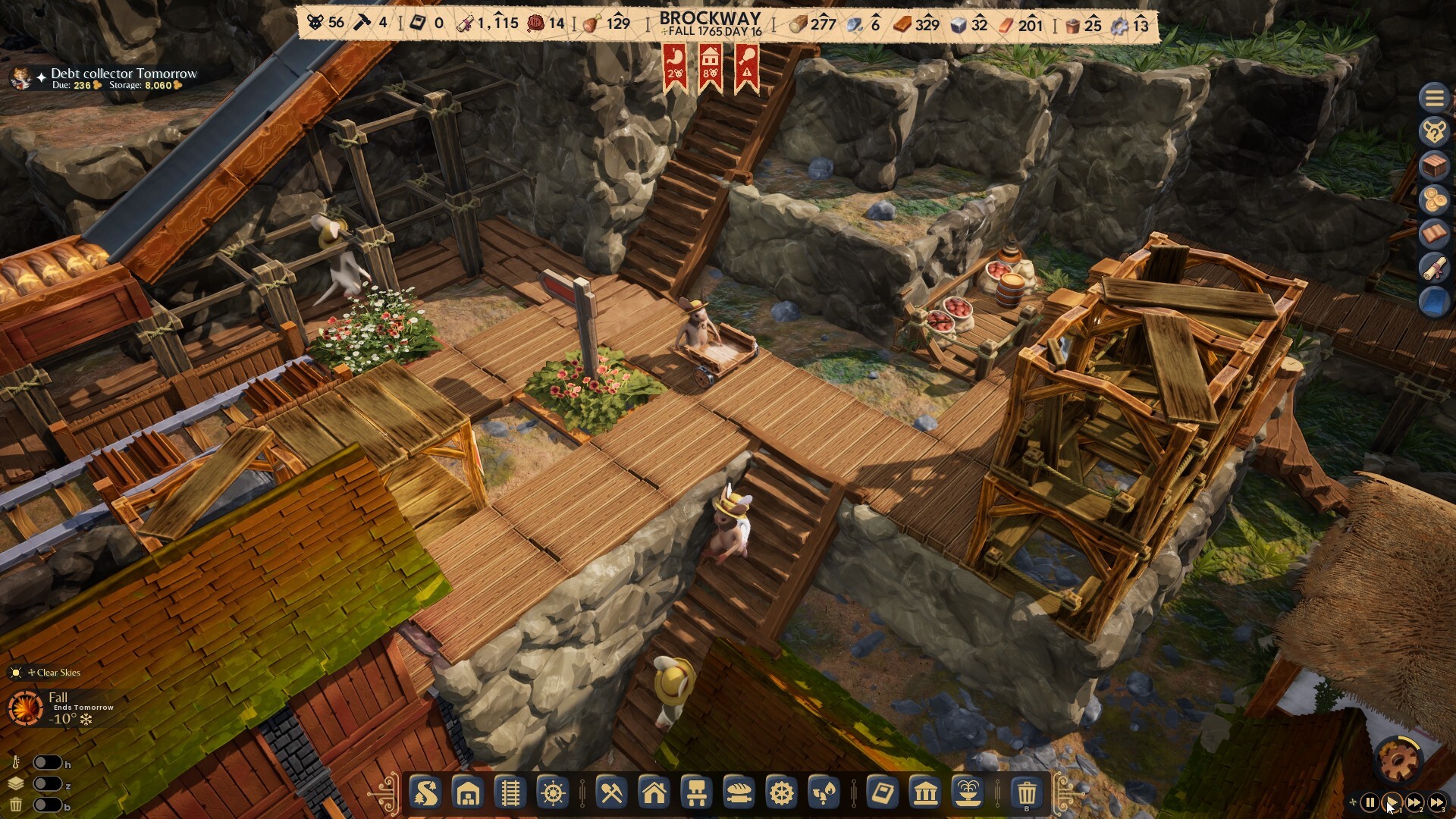
Task: Open the bread food production category
Action: point(738,794)
